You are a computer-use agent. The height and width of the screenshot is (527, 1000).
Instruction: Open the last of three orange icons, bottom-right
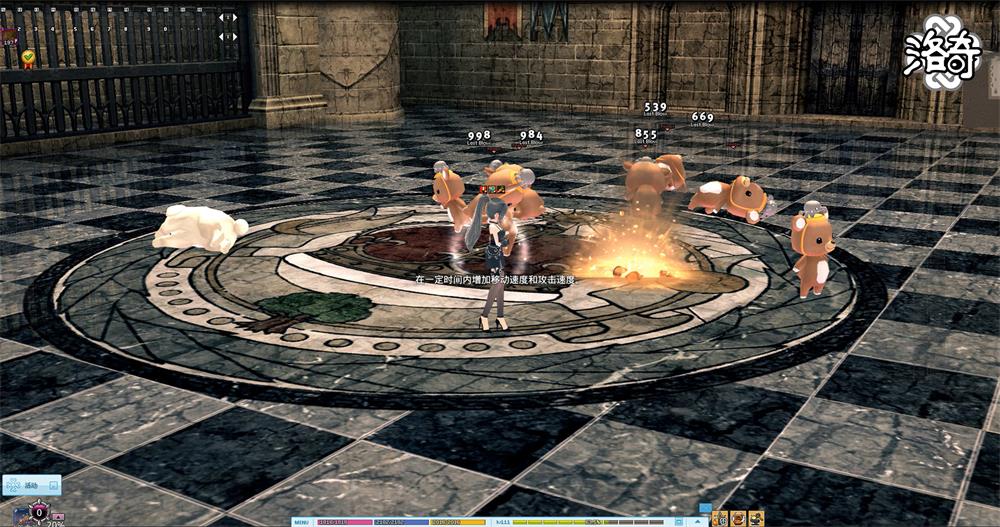click(755, 518)
